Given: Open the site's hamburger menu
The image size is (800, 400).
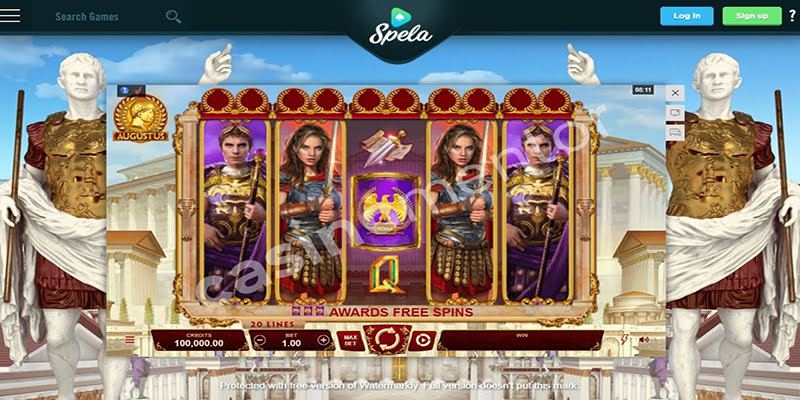Looking at the screenshot, I should pos(12,17).
